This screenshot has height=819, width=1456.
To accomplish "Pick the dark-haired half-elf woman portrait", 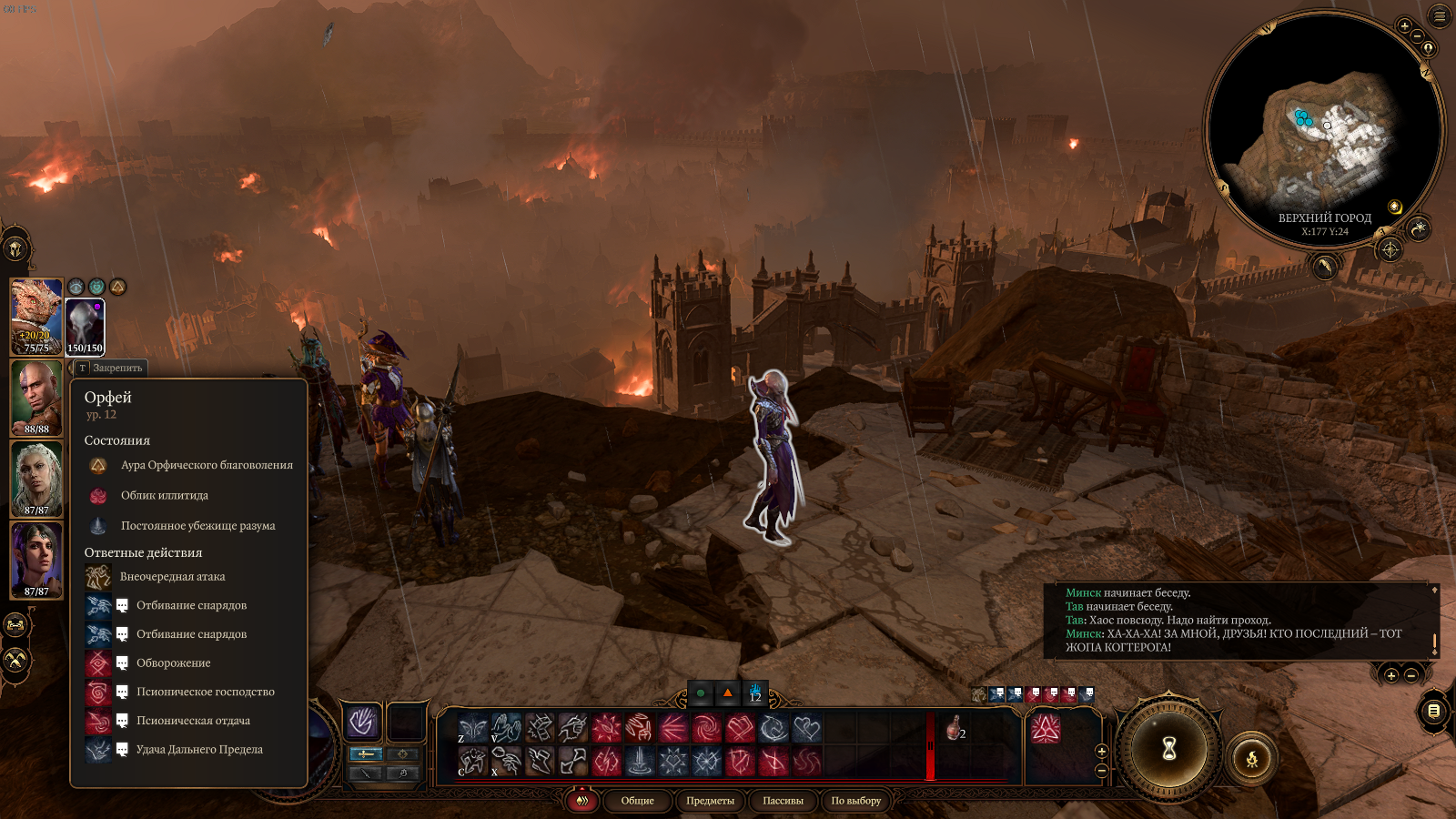I will (x=36, y=560).
